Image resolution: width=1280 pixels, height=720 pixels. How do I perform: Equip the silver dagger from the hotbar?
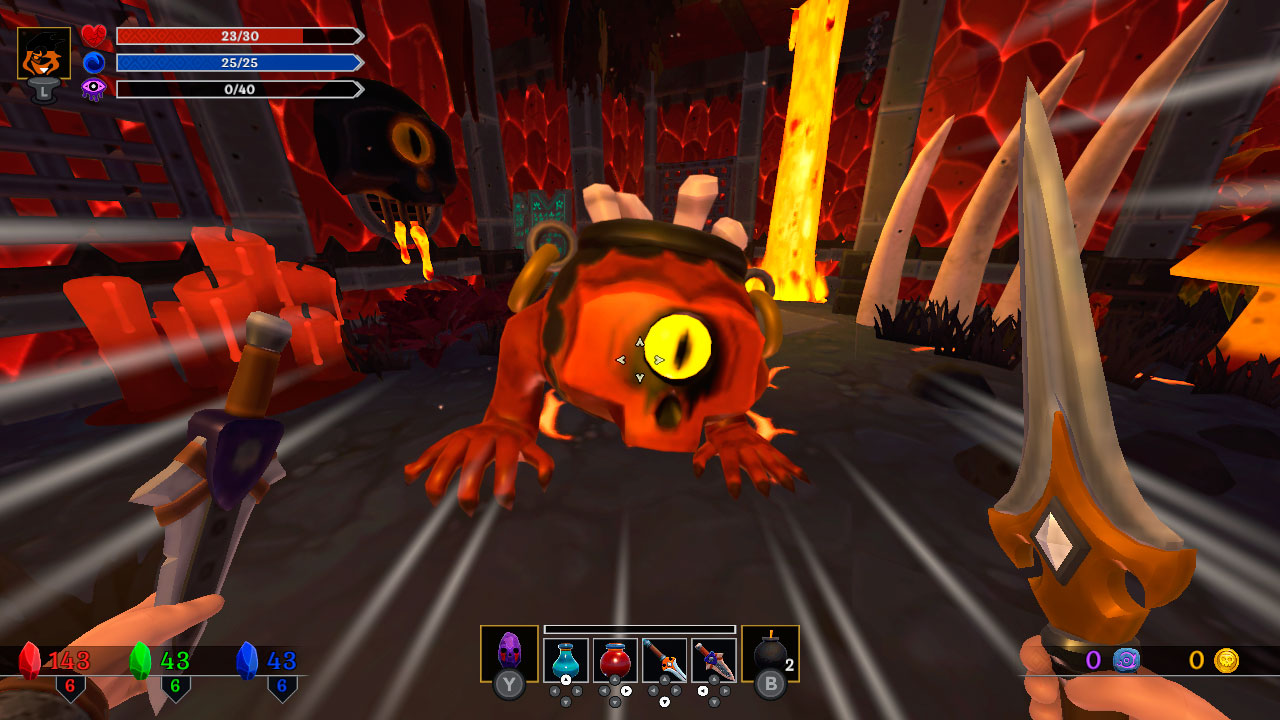pos(664,659)
